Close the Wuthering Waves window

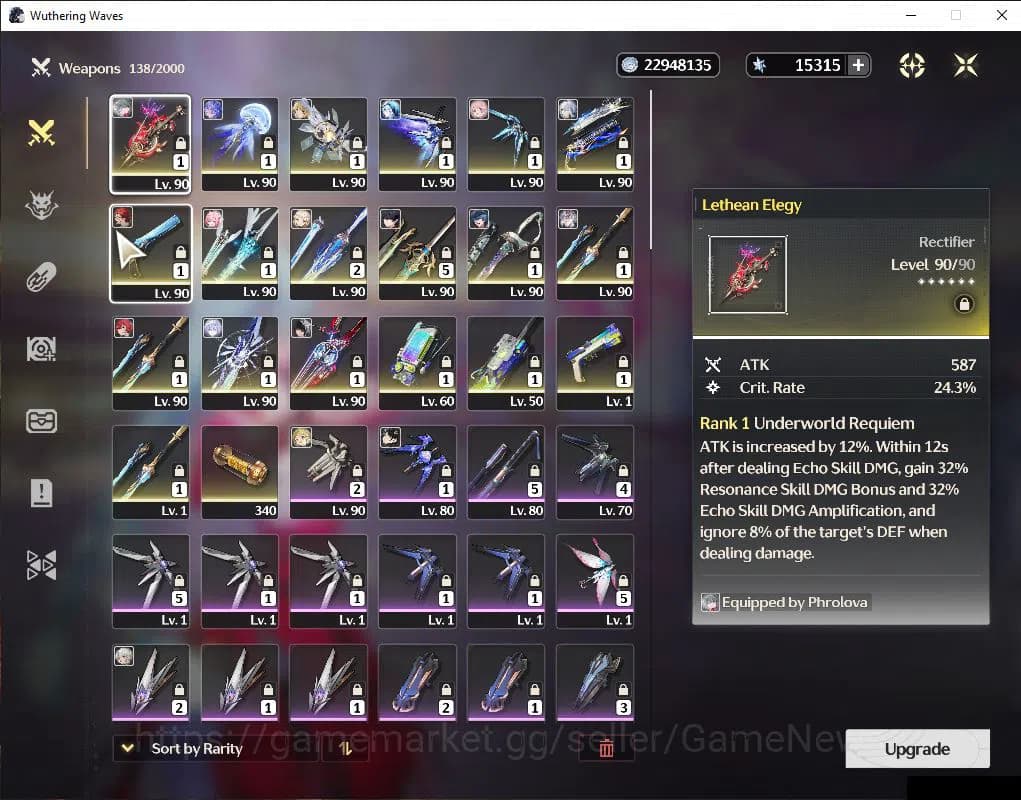[x=1001, y=15]
